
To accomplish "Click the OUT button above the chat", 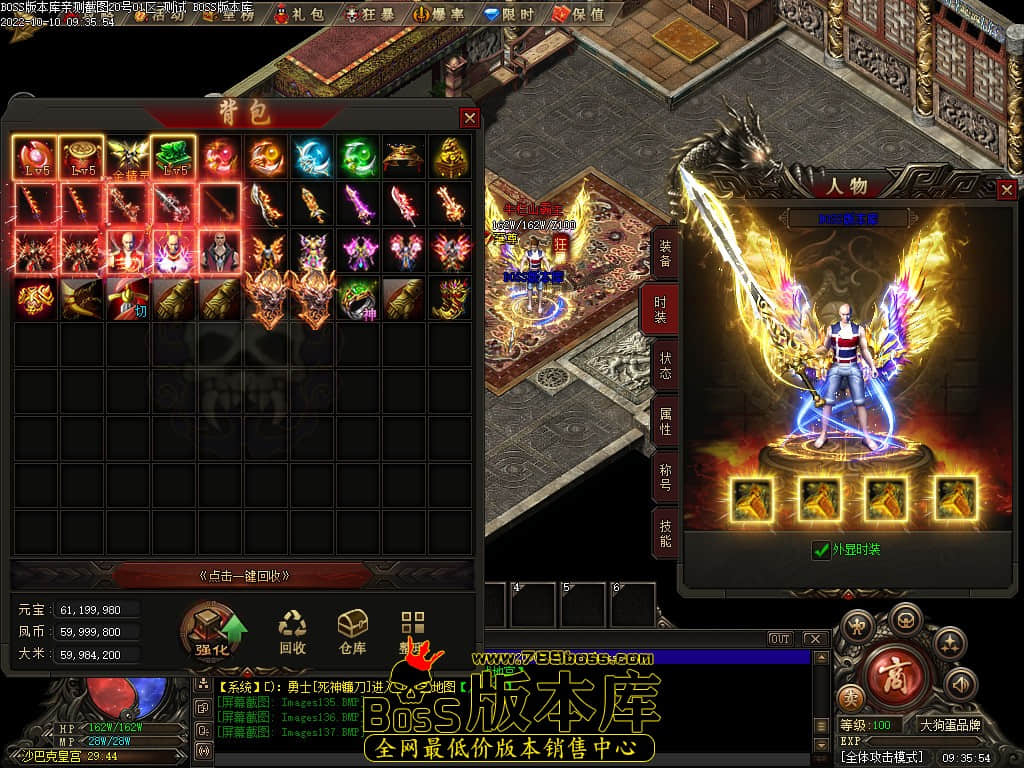I will [x=780, y=639].
